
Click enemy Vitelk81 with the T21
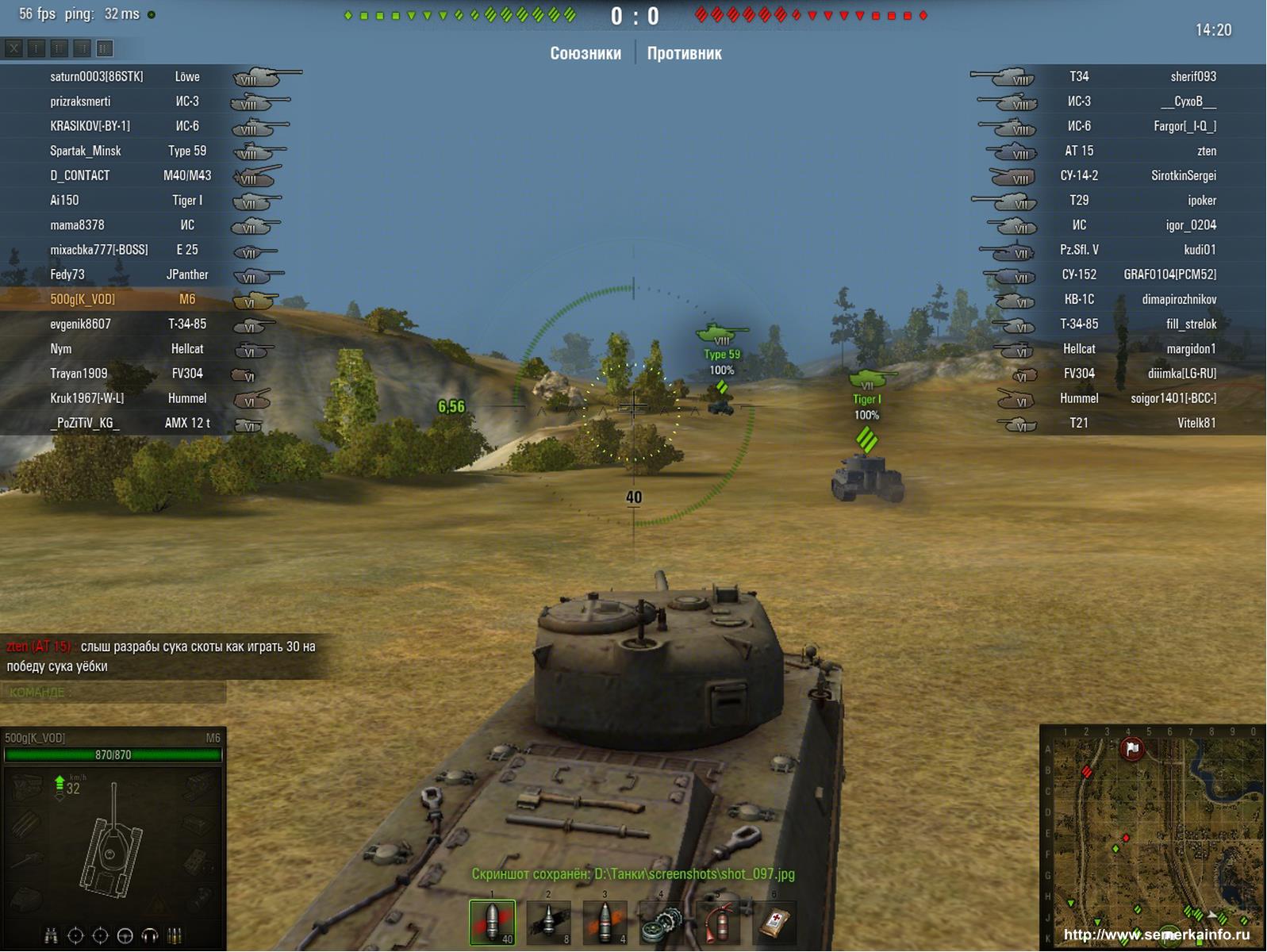(x=1196, y=423)
